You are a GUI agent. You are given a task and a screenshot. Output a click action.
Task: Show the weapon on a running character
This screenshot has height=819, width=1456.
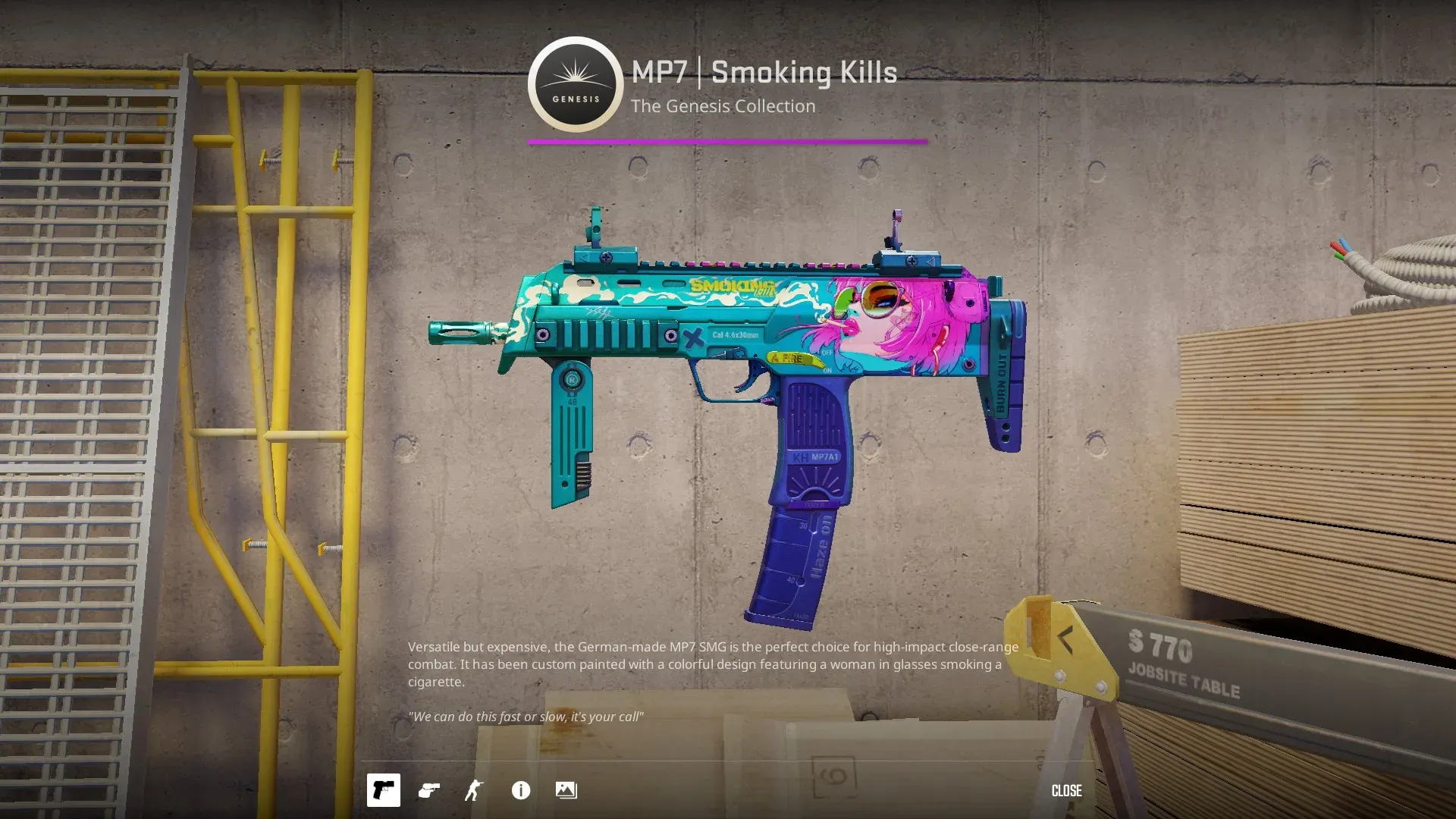tap(474, 790)
